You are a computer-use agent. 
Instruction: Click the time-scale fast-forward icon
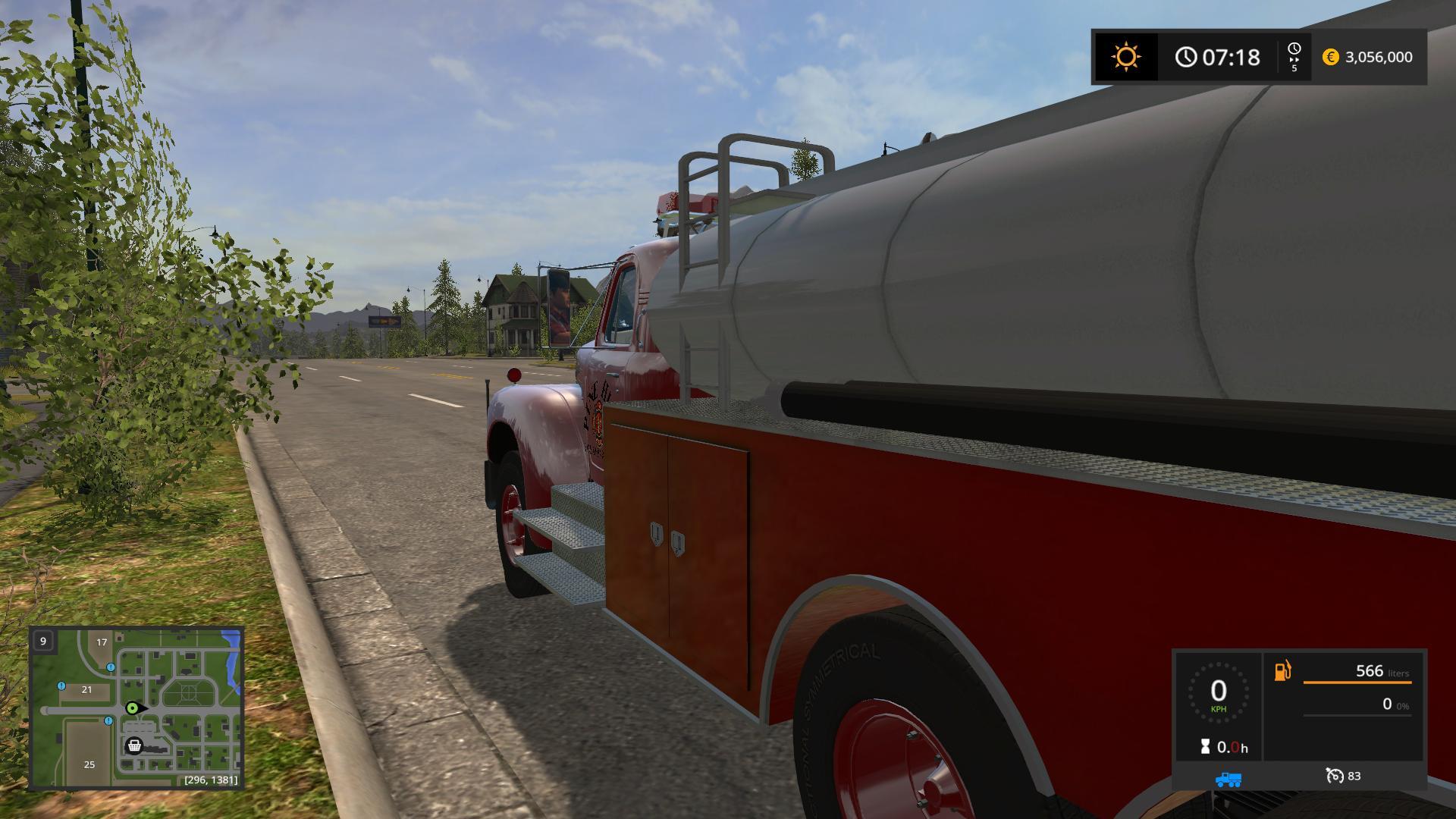[1294, 57]
